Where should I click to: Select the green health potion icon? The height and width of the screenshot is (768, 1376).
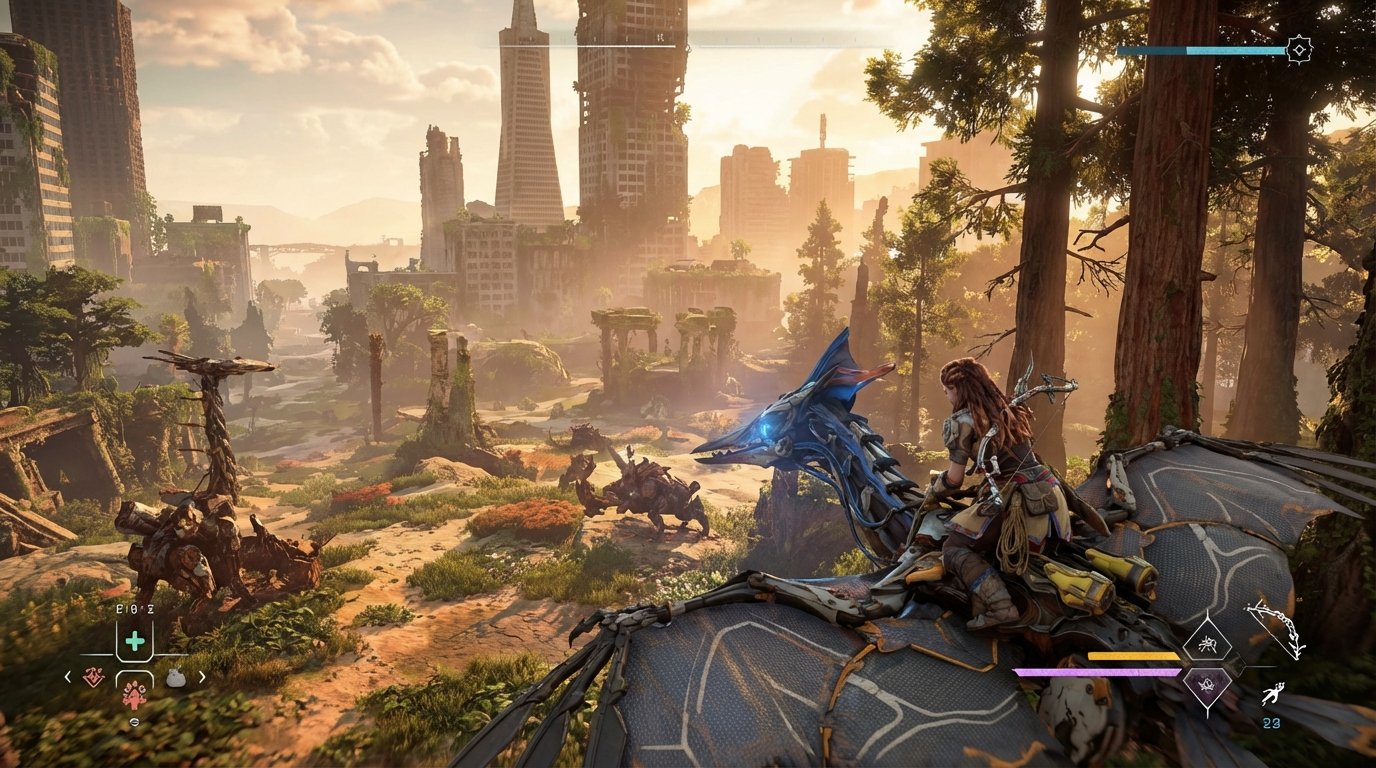pos(135,641)
